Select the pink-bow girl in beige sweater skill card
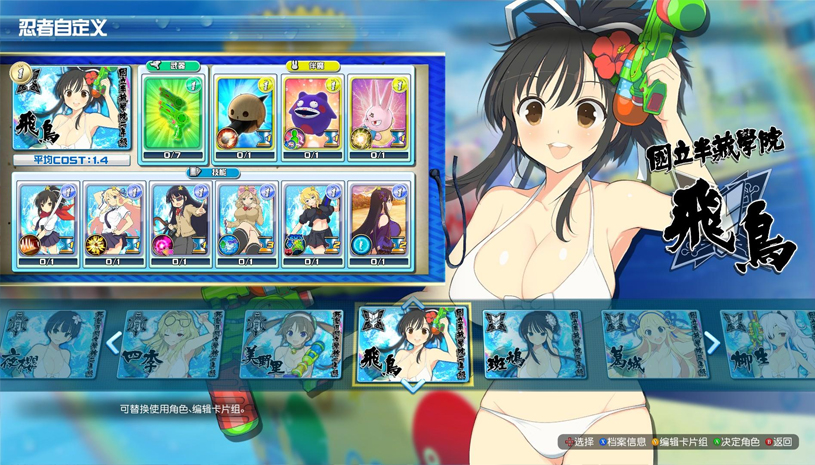815x465 pixels. [x=246, y=223]
